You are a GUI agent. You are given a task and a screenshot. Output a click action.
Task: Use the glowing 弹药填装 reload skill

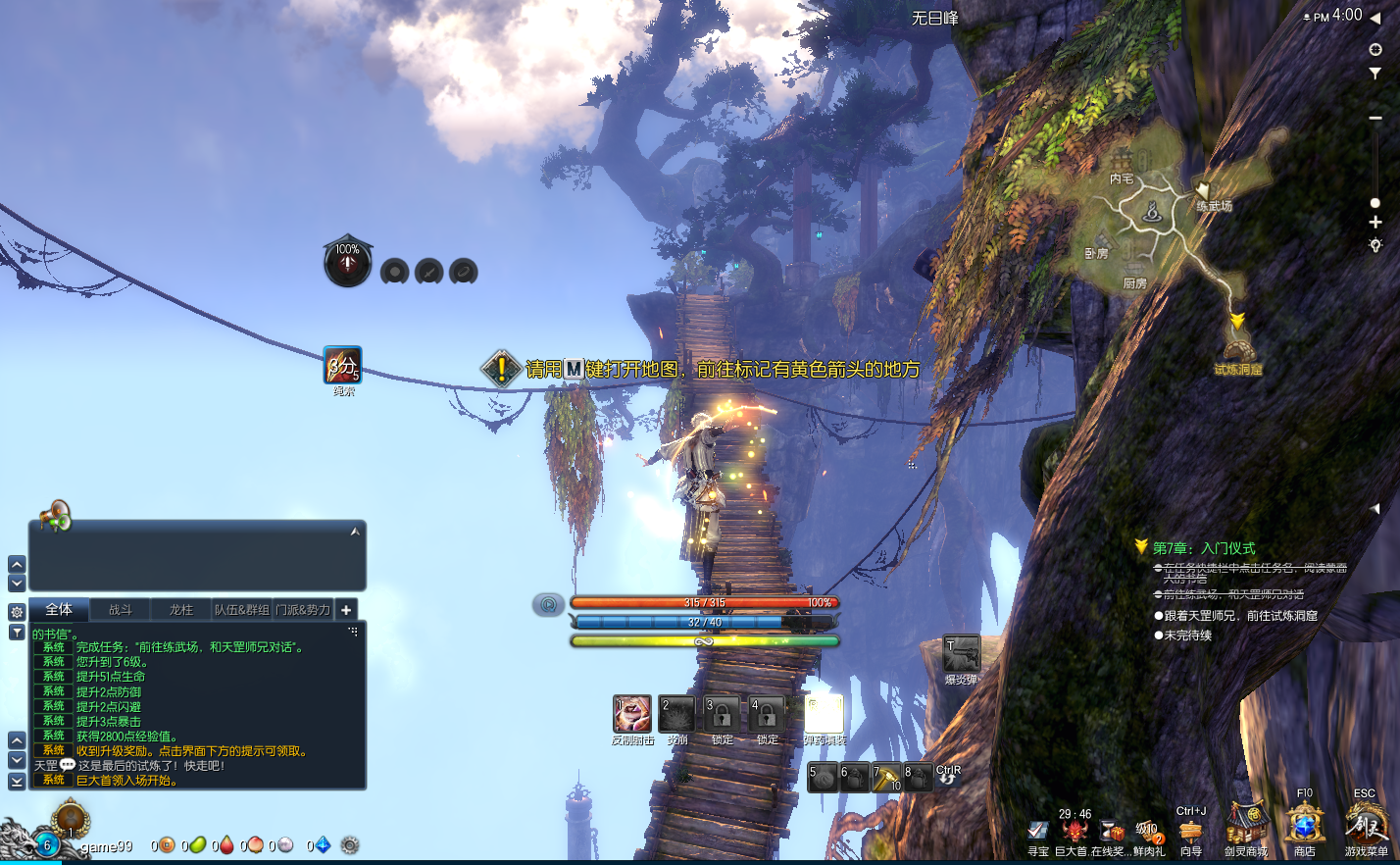(824, 714)
